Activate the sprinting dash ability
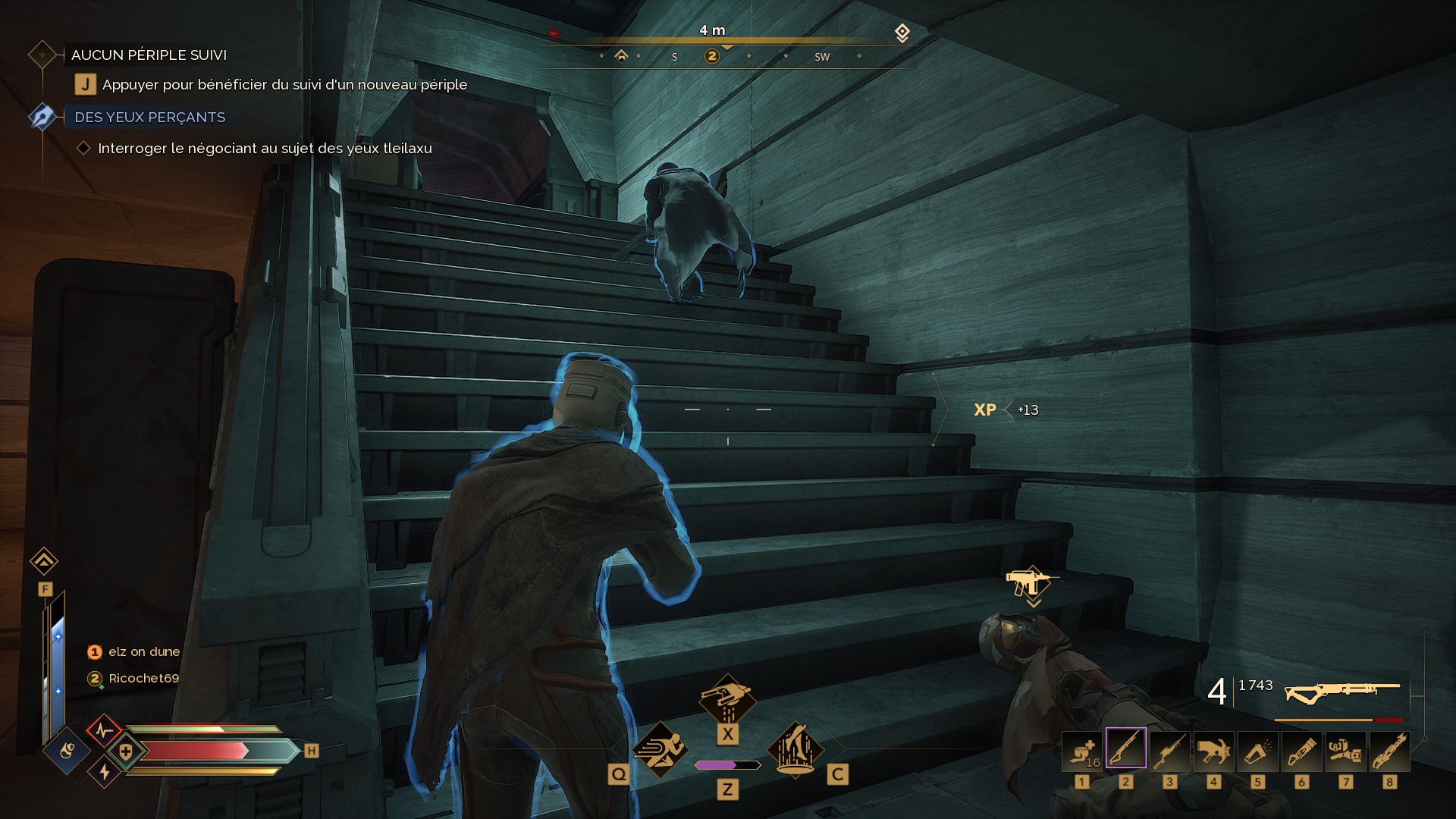This screenshot has height=819, width=1456. pos(660,749)
